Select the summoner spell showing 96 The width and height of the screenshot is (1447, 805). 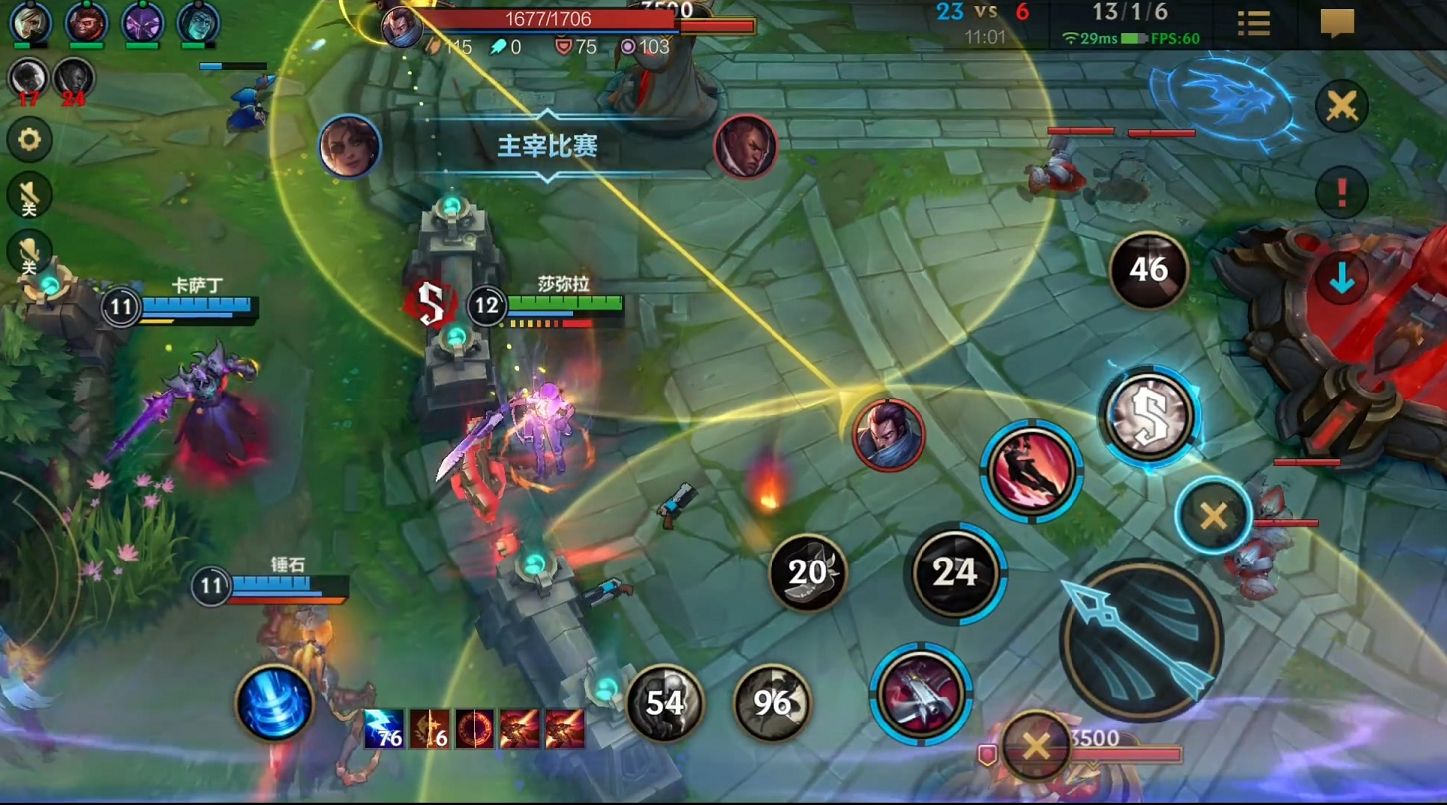click(x=772, y=703)
